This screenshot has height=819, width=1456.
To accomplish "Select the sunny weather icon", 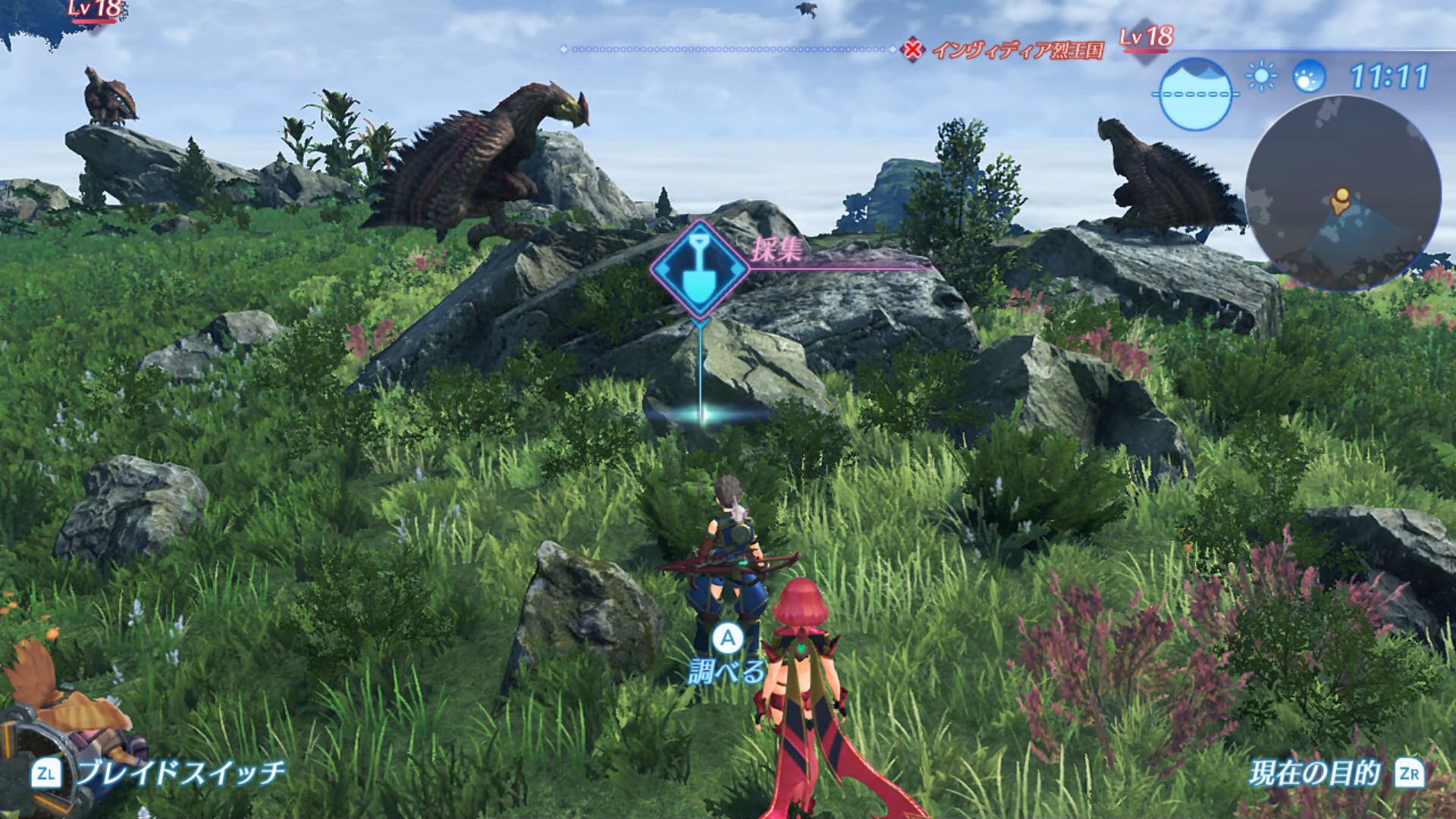I will 1261,77.
